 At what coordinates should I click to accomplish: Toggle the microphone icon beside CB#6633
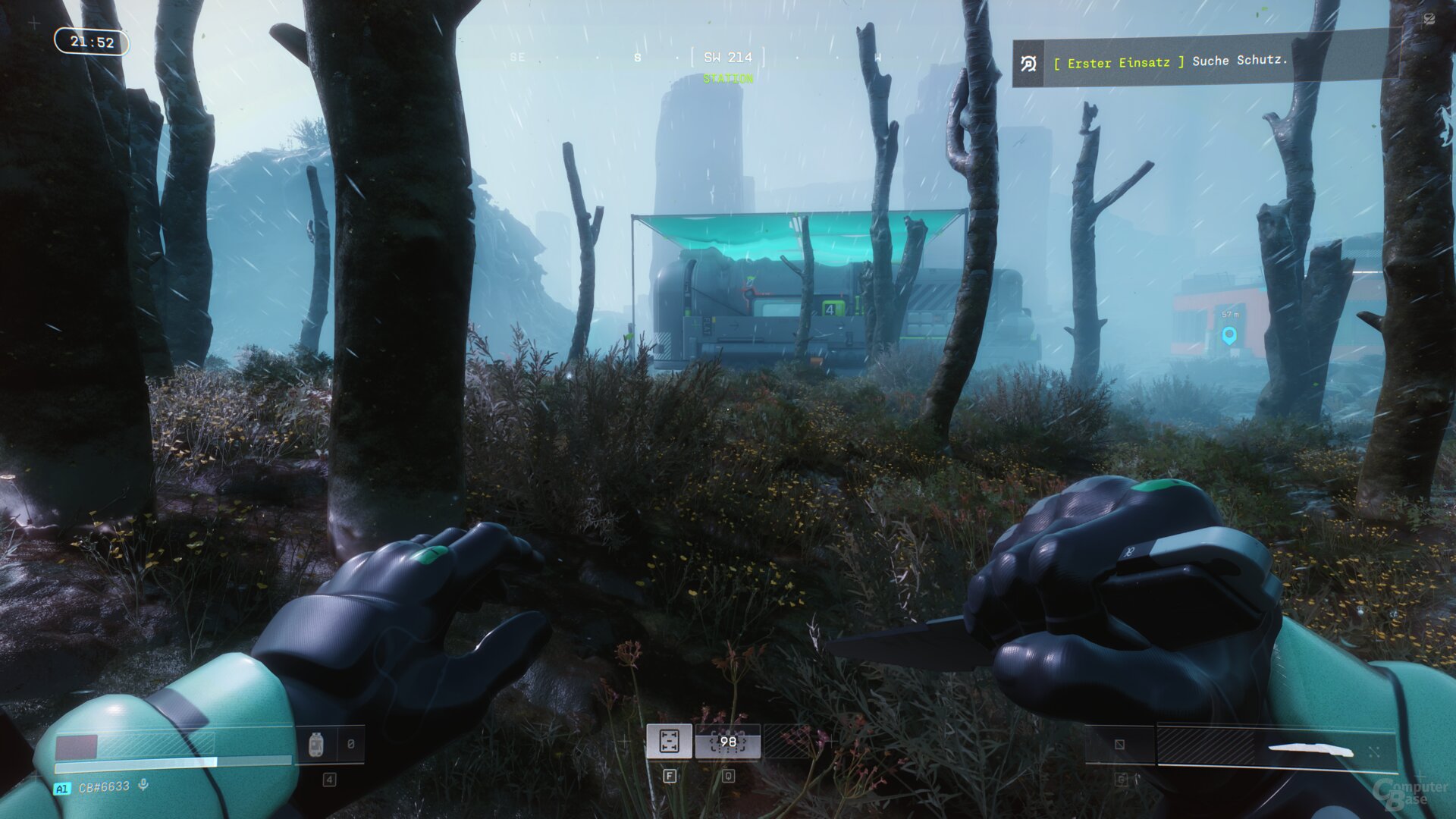tap(143, 785)
